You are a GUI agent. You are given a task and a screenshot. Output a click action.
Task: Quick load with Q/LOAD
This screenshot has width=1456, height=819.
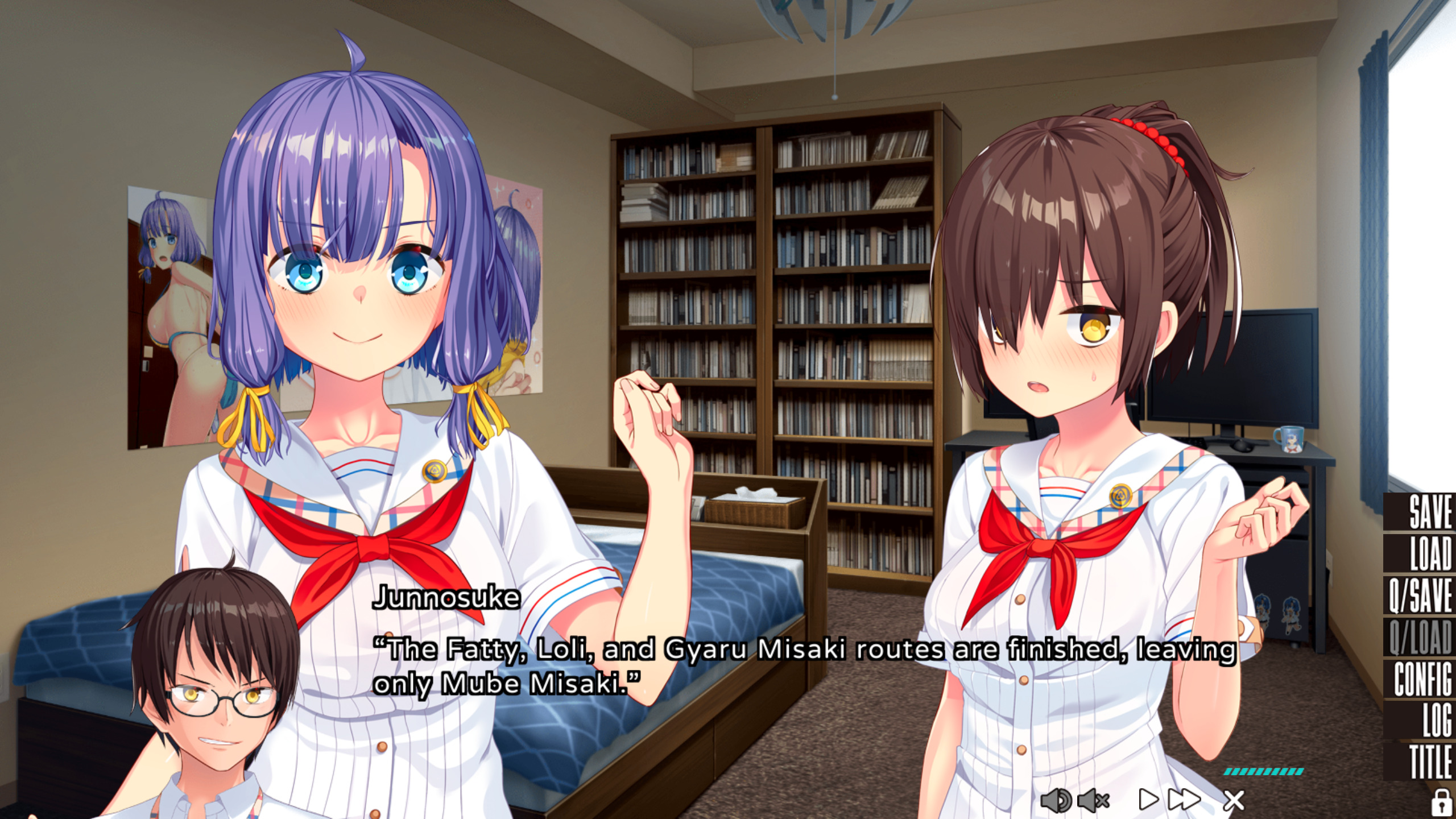pyautogui.click(x=1420, y=637)
